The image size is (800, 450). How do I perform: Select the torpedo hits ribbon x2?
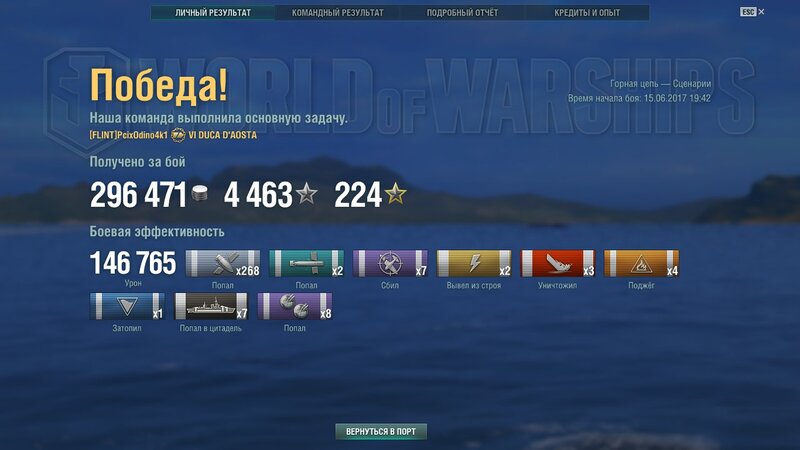point(306,263)
